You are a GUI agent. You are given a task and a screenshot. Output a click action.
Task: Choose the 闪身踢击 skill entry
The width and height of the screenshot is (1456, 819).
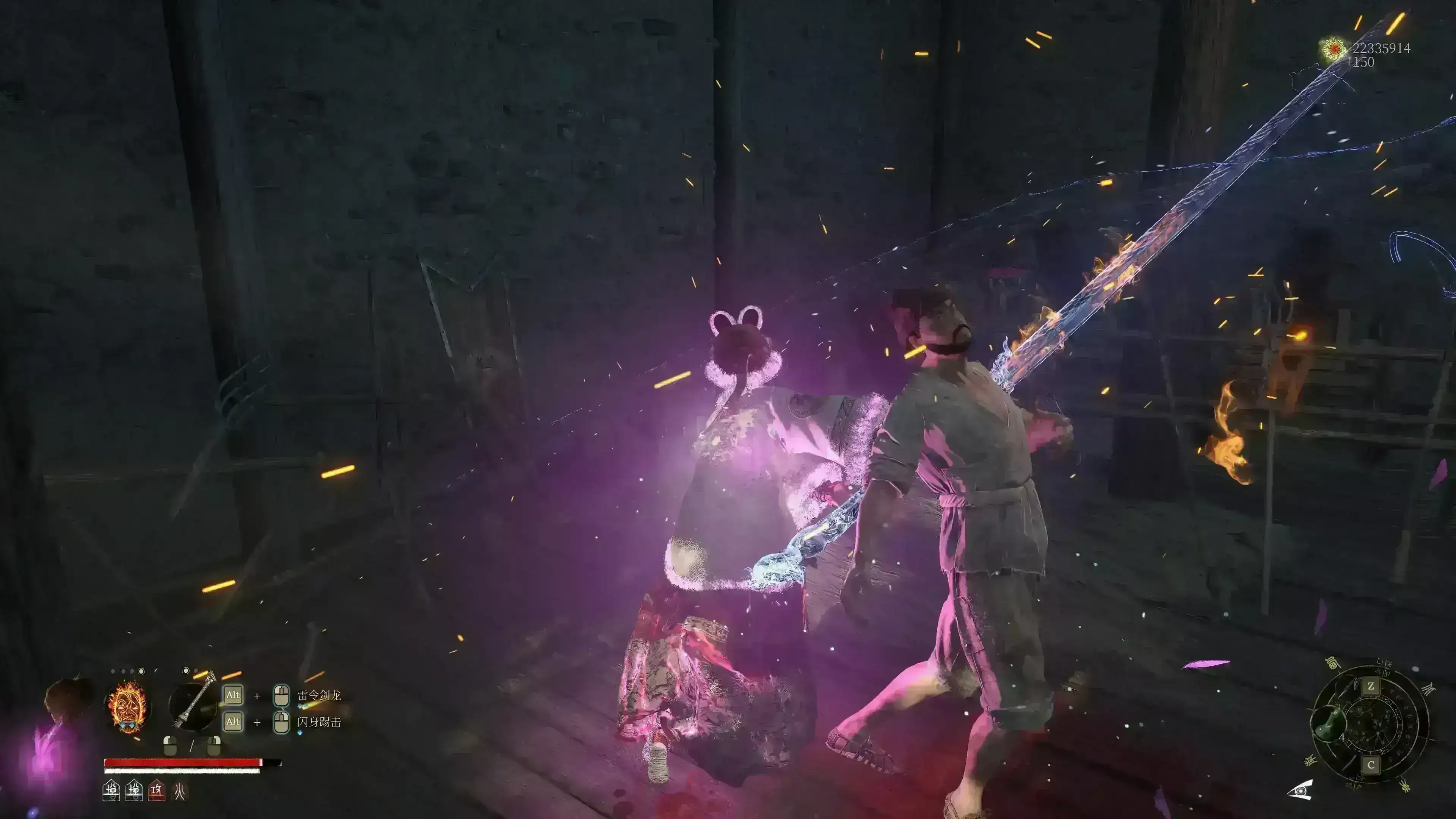(x=319, y=722)
